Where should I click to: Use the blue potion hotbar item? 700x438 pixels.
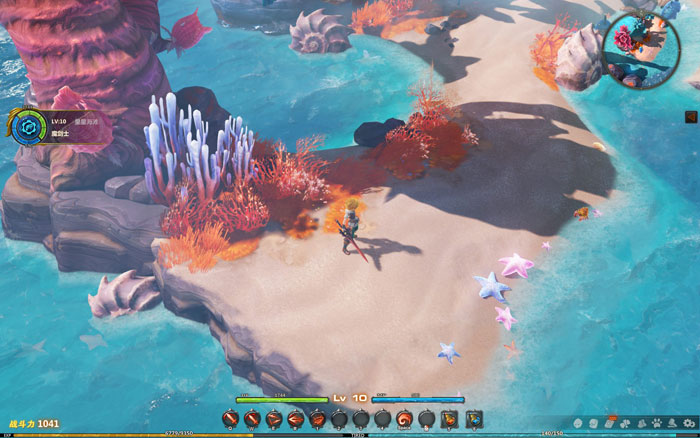tap(474, 419)
